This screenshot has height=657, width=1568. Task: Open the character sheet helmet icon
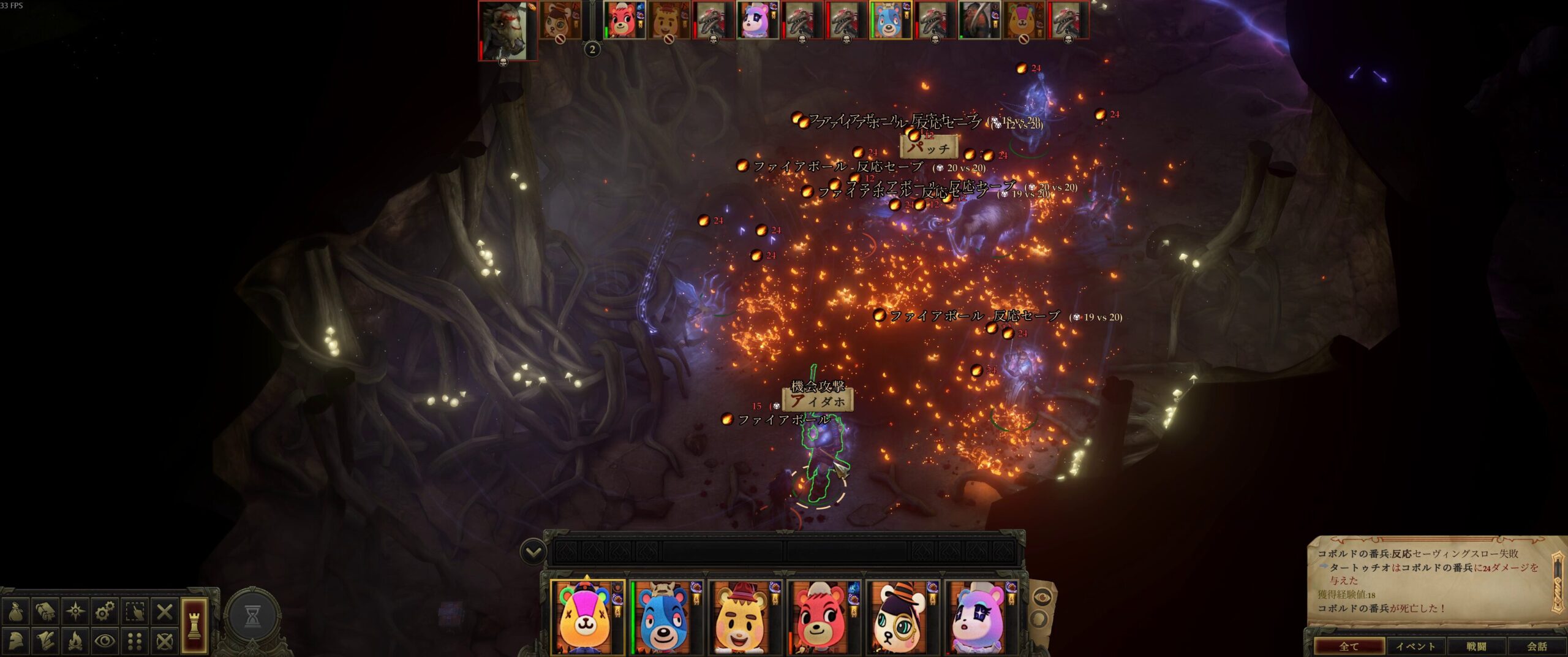coord(16,641)
